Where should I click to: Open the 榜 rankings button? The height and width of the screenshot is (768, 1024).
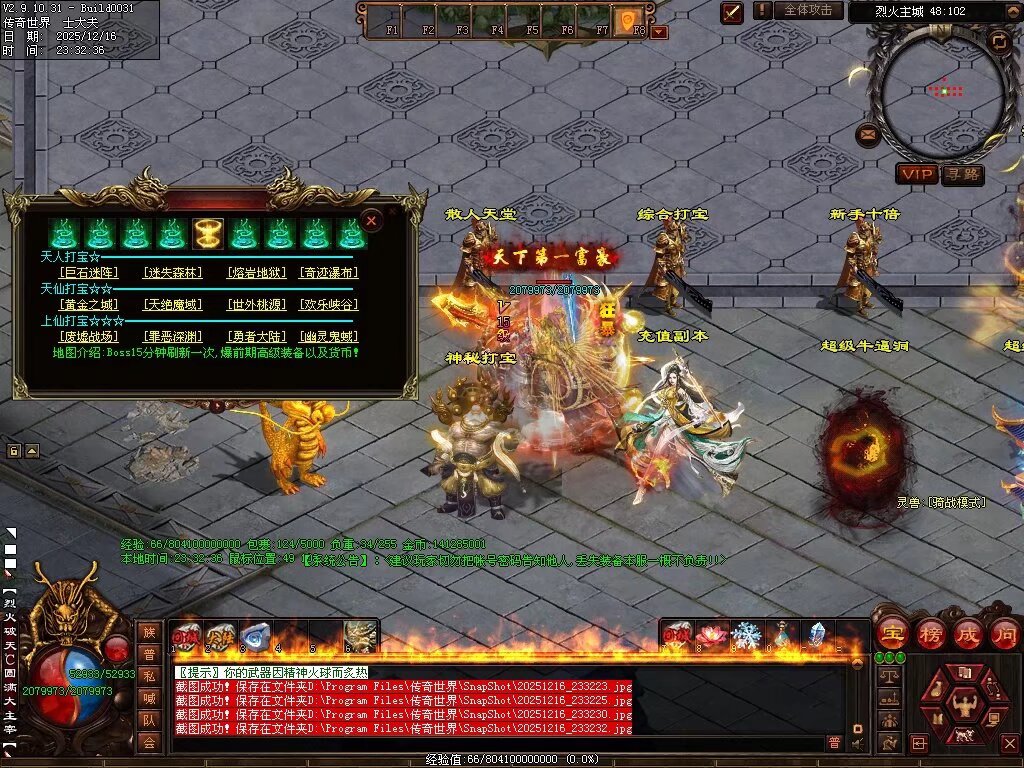click(x=930, y=634)
